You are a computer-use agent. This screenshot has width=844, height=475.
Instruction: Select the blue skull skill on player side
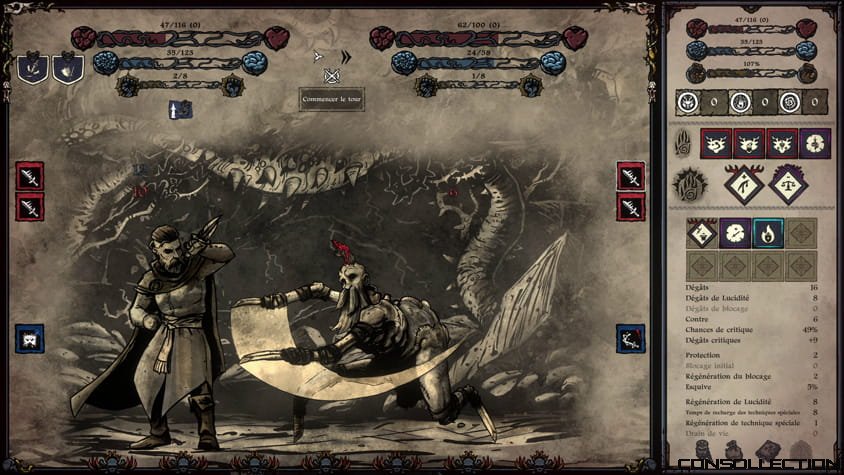coord(30,338)
